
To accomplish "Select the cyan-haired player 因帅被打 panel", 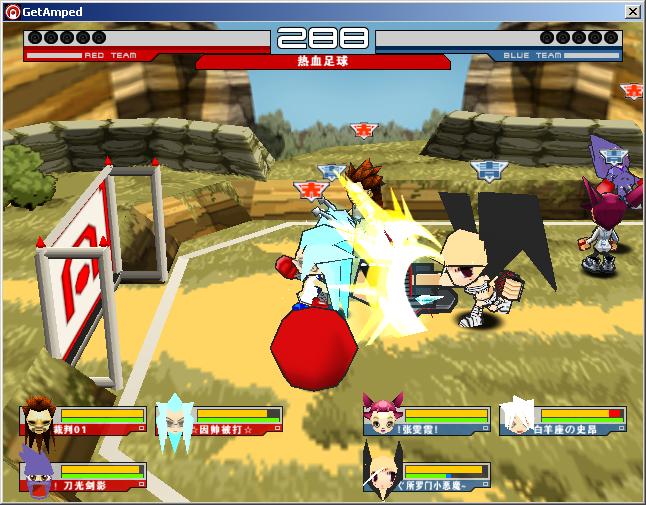I will [x=218, y=420].
